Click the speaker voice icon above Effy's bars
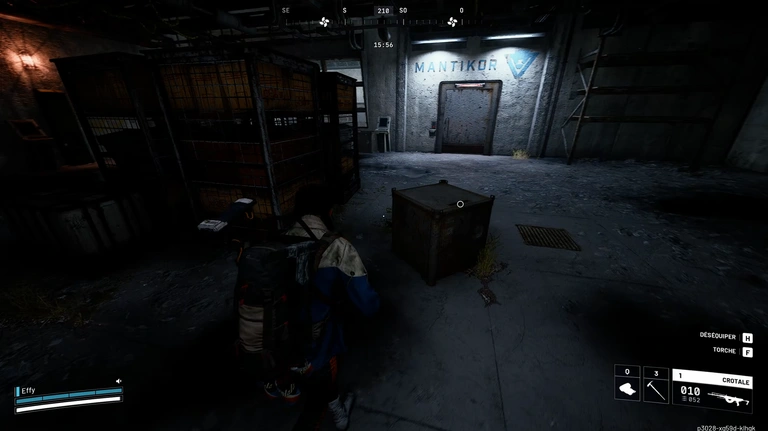This screenshot has height=431, width=768. pos(118,381)
